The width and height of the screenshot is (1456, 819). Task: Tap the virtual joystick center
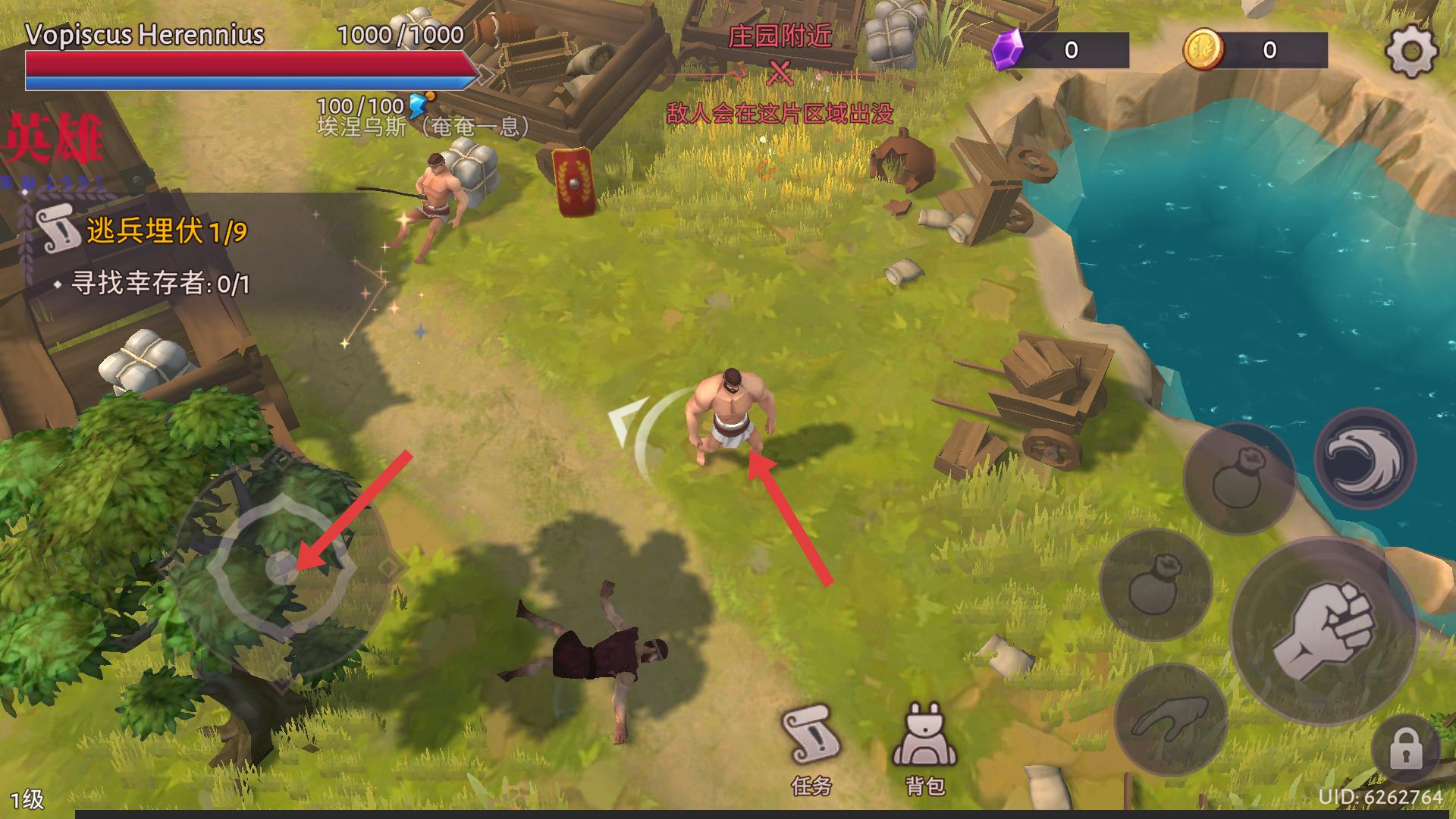tap(282, 566)
